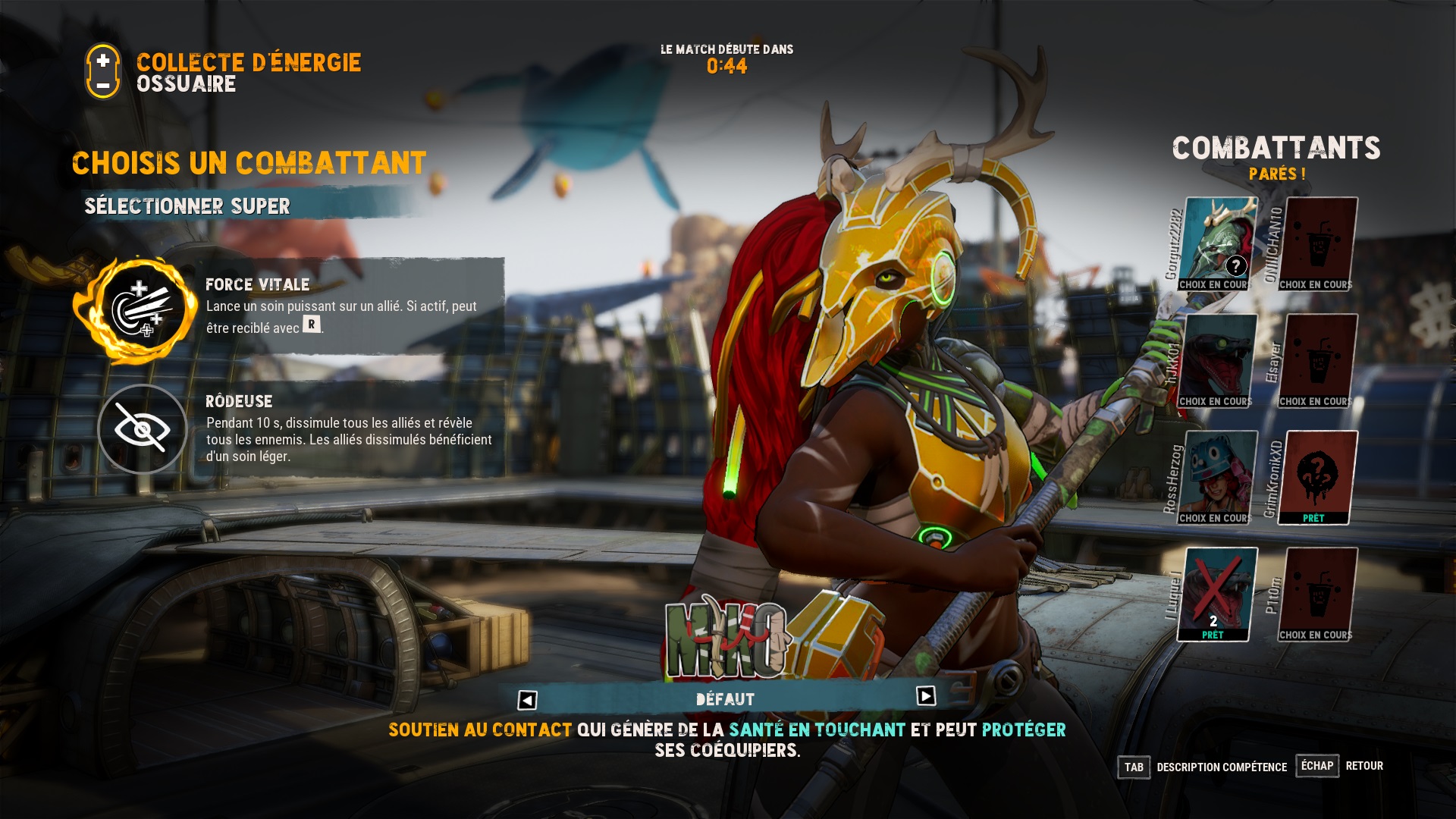Show the next skin with right arrow

click(x=926, y=696)
